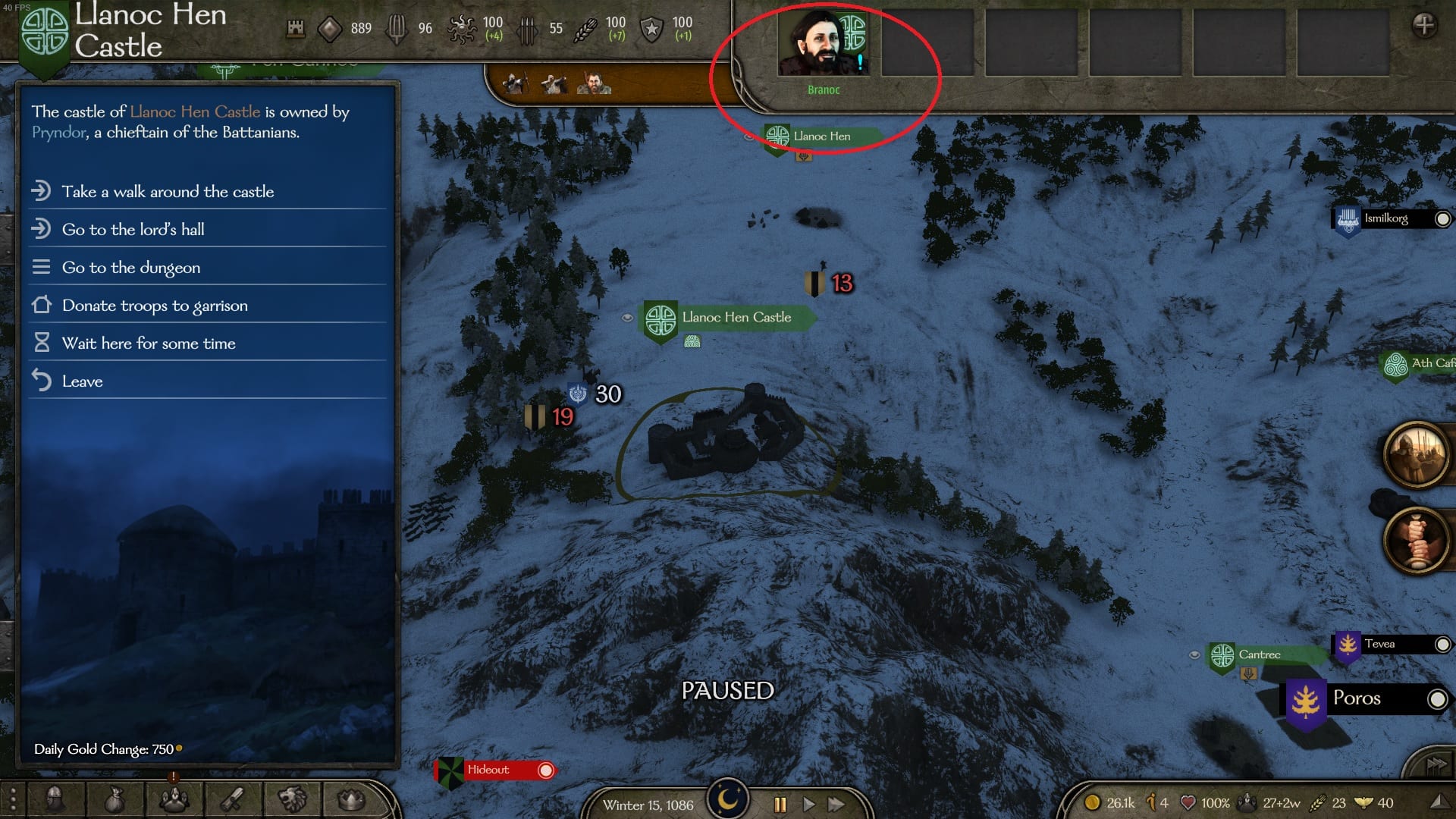Click the Llanoc Hen Castle text link
Screen dimensions: 1456x819
[x=195, y=112]
